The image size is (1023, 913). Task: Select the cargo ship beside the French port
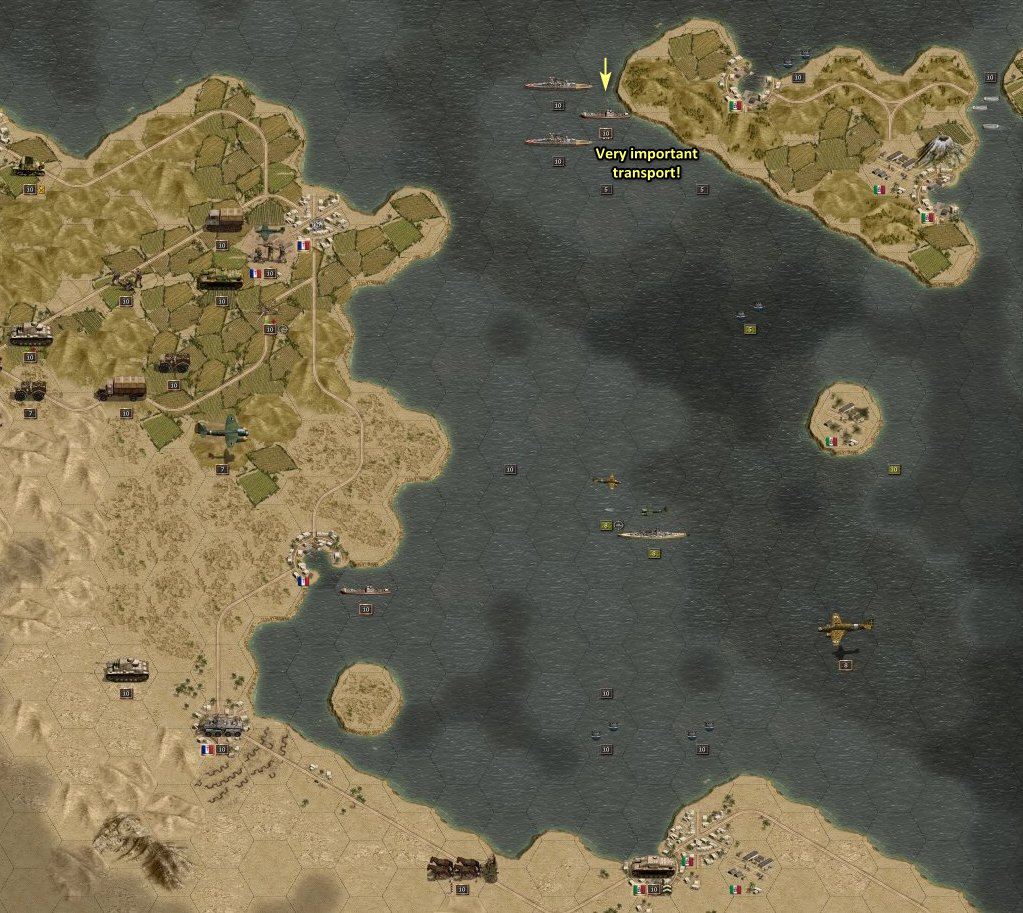pyautogui.click(x=365, y=590)
